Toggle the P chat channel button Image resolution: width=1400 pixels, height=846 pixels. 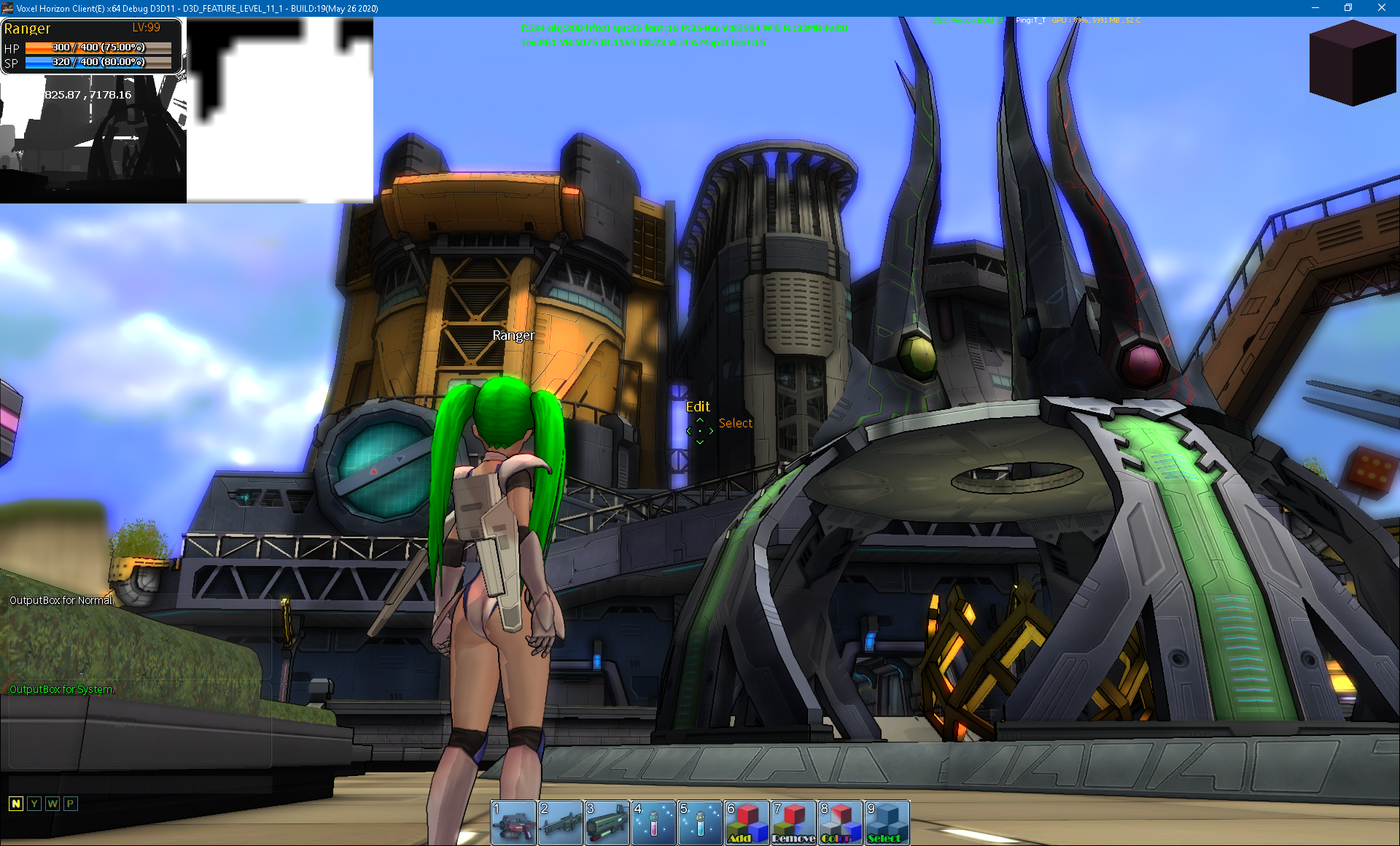(71, 804)
